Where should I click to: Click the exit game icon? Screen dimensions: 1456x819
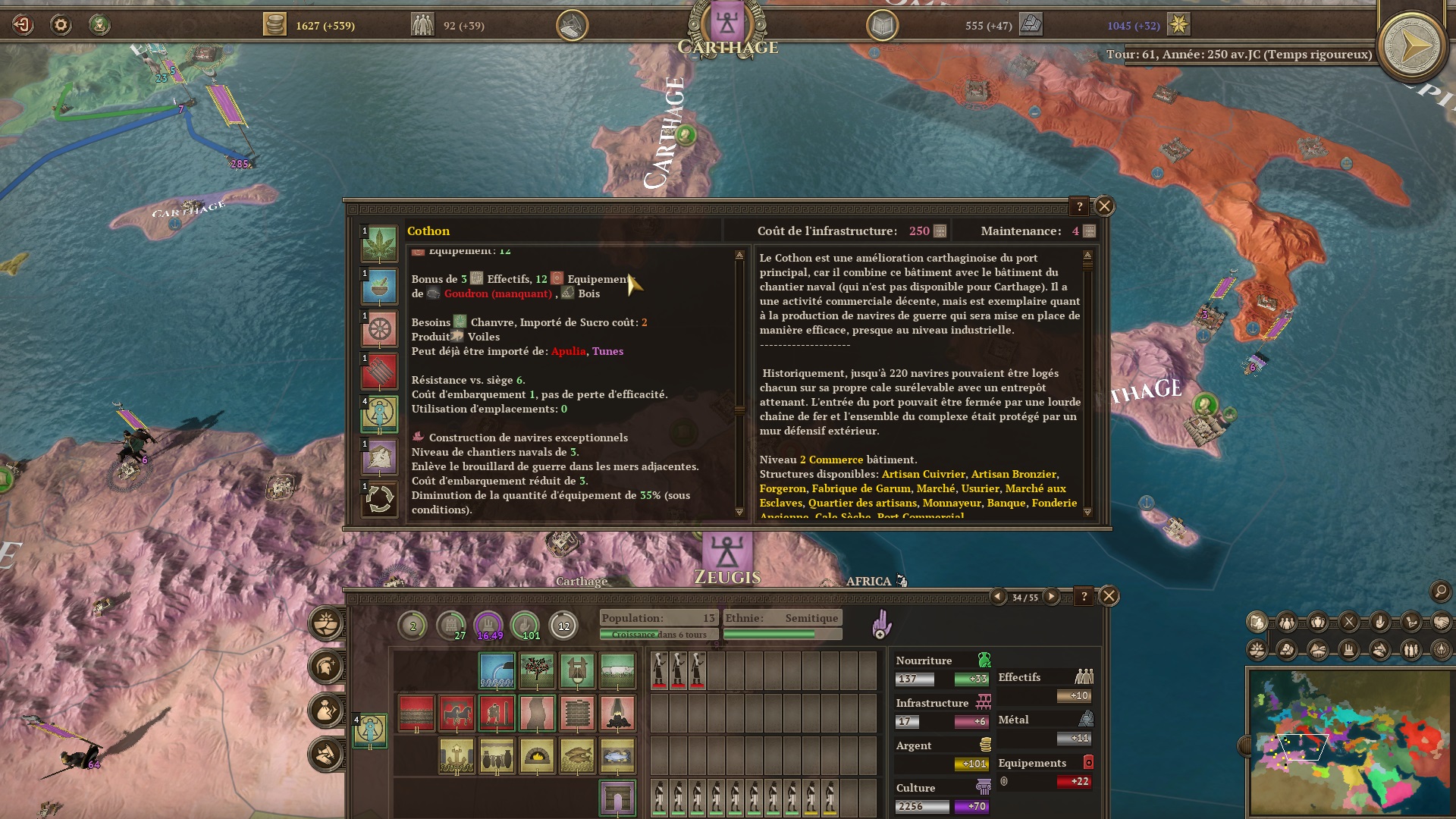[x=23, y=25]
